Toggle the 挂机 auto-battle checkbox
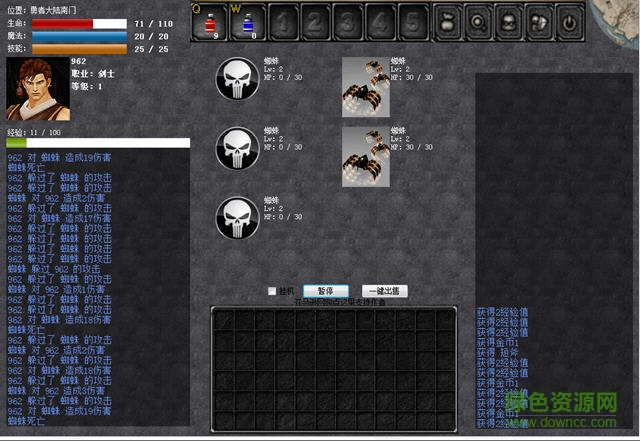The width and height of the screenshot is (640, 441). [272, 292]
